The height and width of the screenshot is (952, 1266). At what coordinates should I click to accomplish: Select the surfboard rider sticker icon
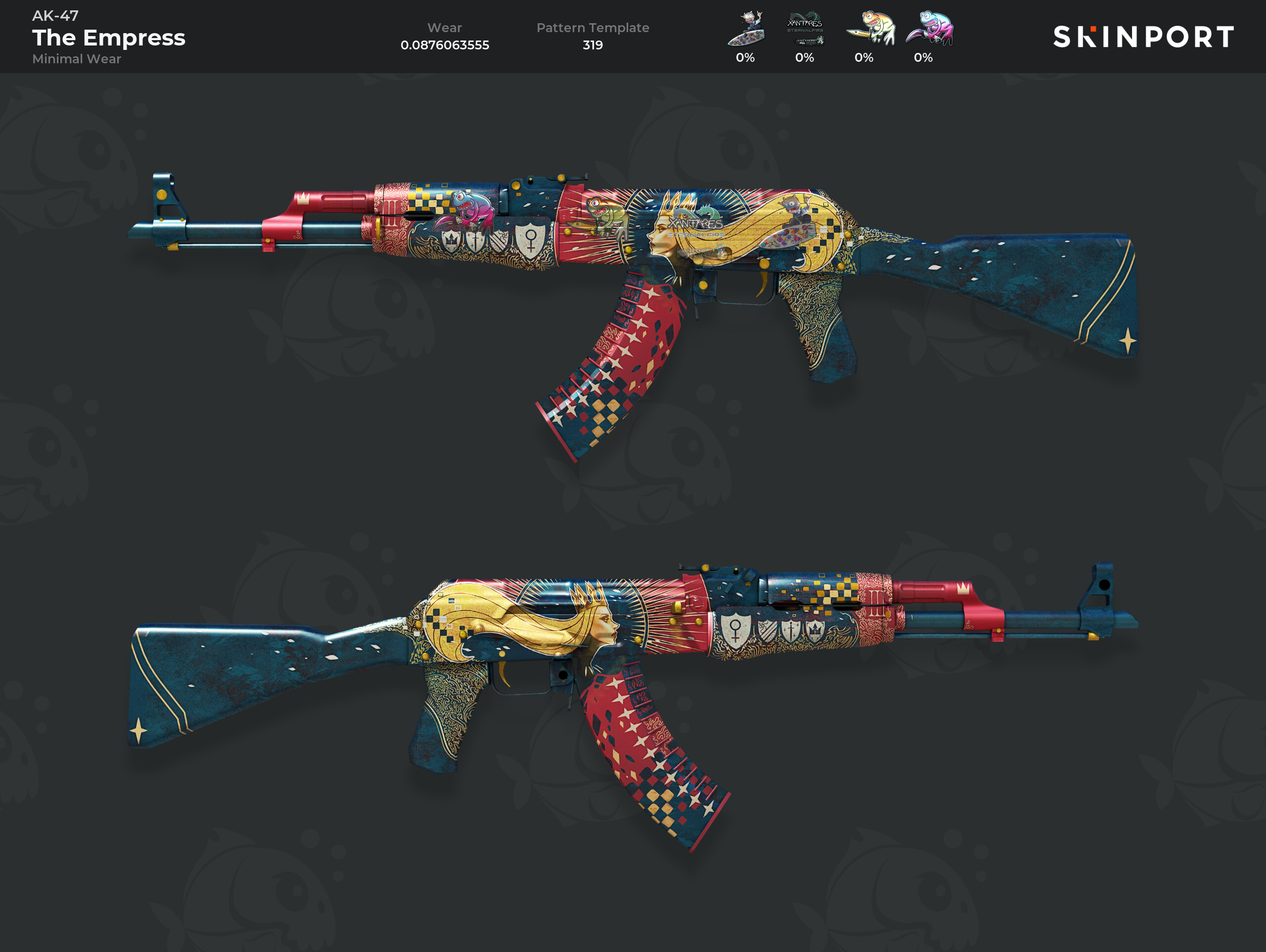pyautogui.click(x=746, y=29)
